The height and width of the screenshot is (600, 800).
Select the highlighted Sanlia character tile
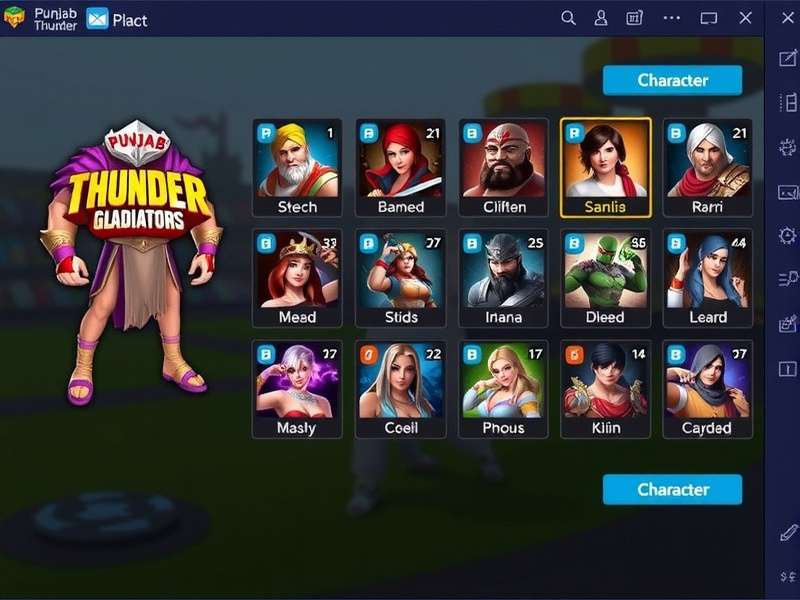click(x=606, y=167)
